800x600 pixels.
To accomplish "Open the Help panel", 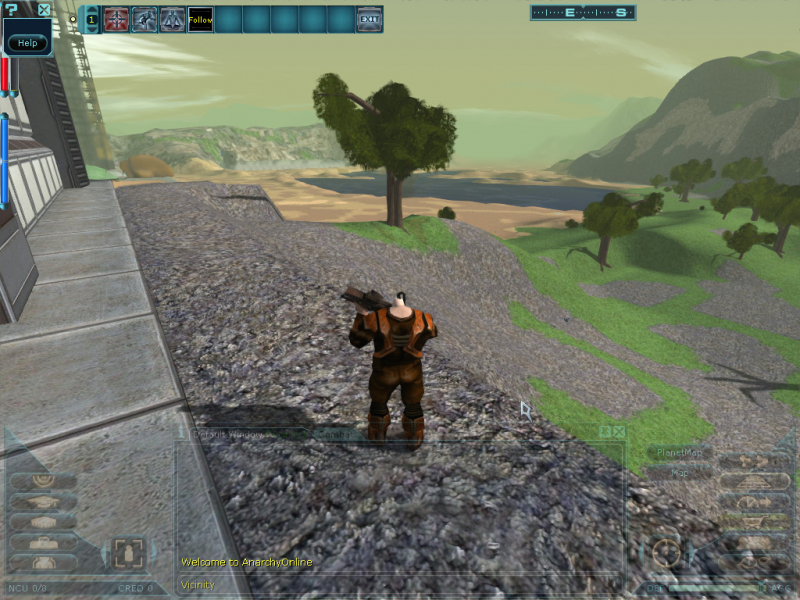I will pyautogui.click(x=27, y=43).
